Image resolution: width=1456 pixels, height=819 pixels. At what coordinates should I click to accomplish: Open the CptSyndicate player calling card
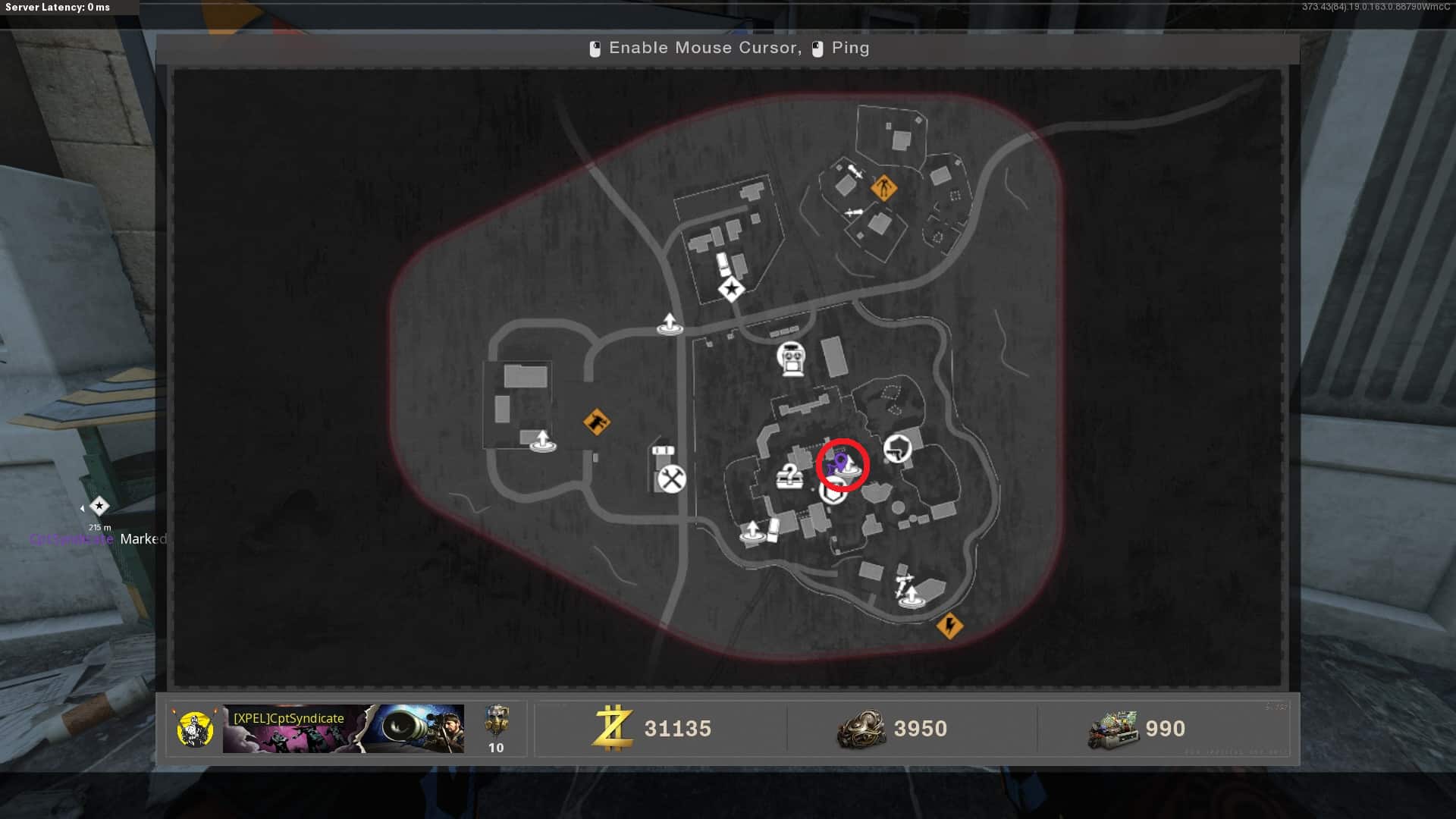coord(343,729)
